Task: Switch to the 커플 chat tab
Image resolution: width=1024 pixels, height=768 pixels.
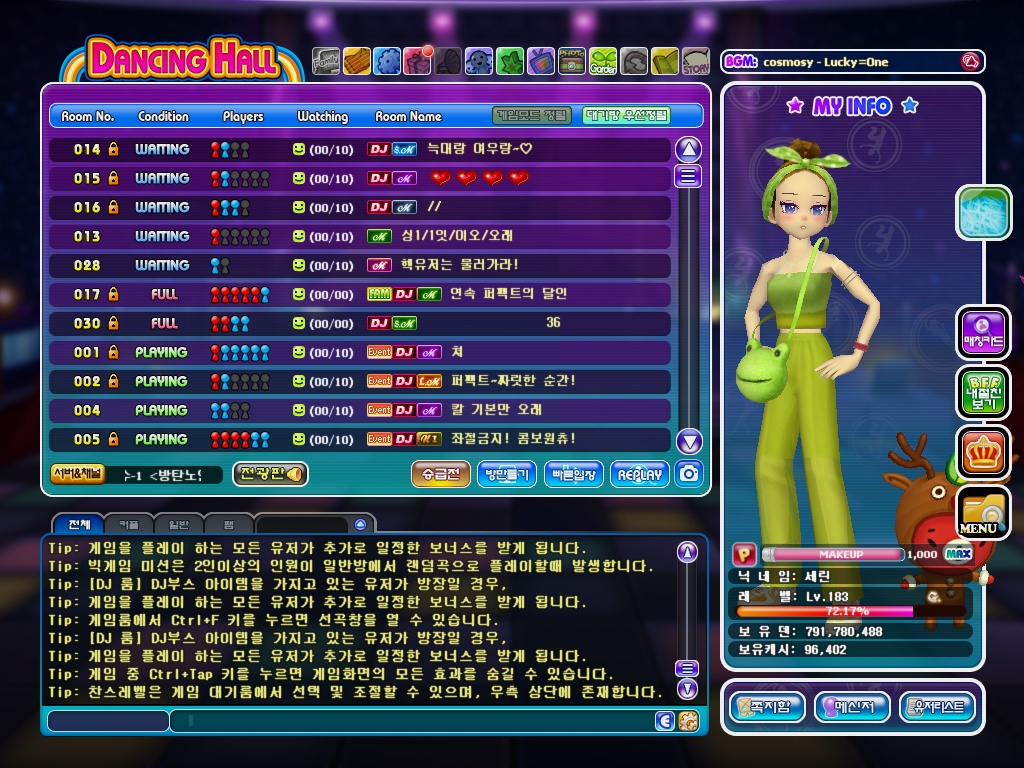Action: (130, 524)
